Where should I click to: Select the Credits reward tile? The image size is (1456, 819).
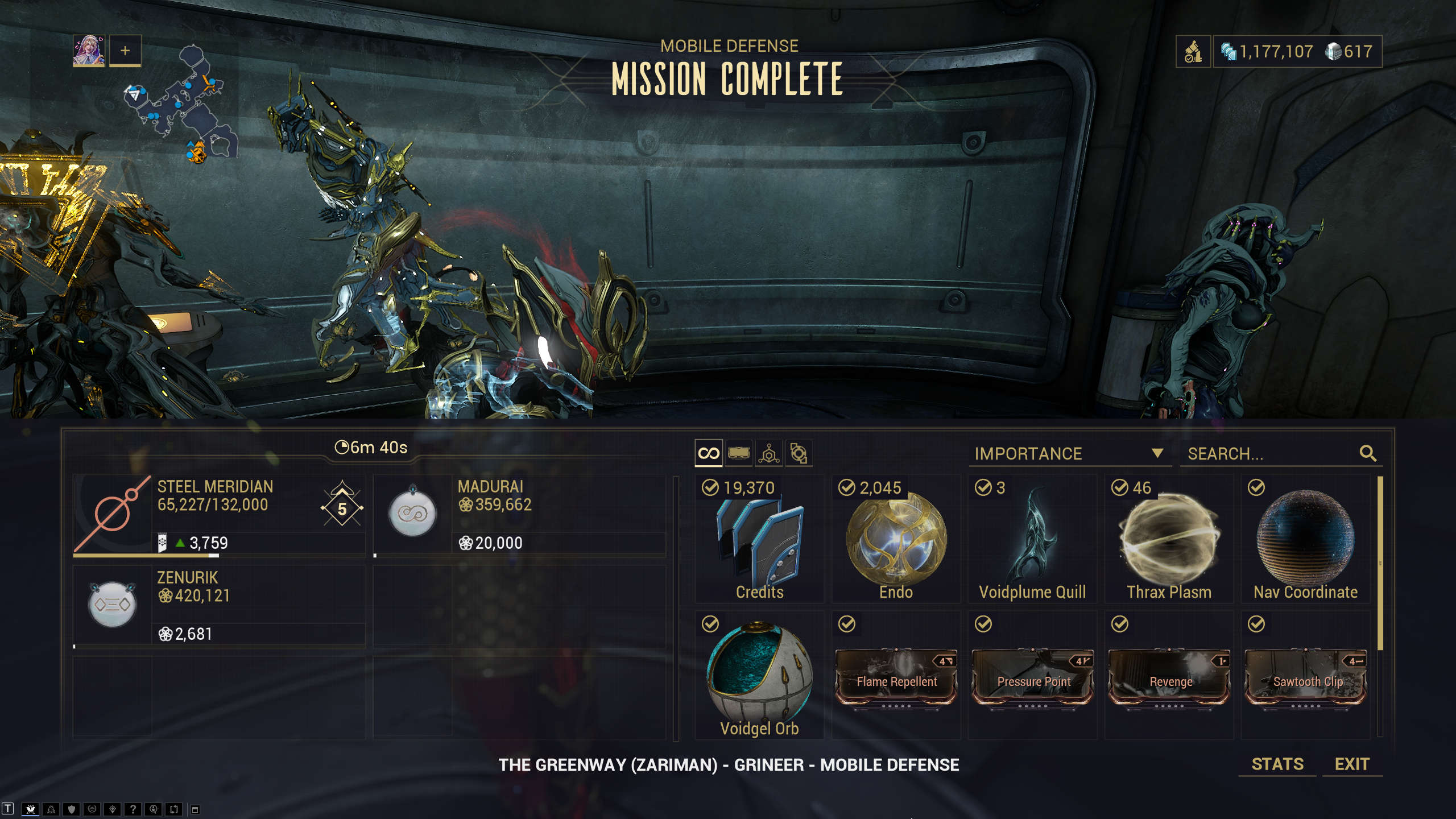coord(759,539)
